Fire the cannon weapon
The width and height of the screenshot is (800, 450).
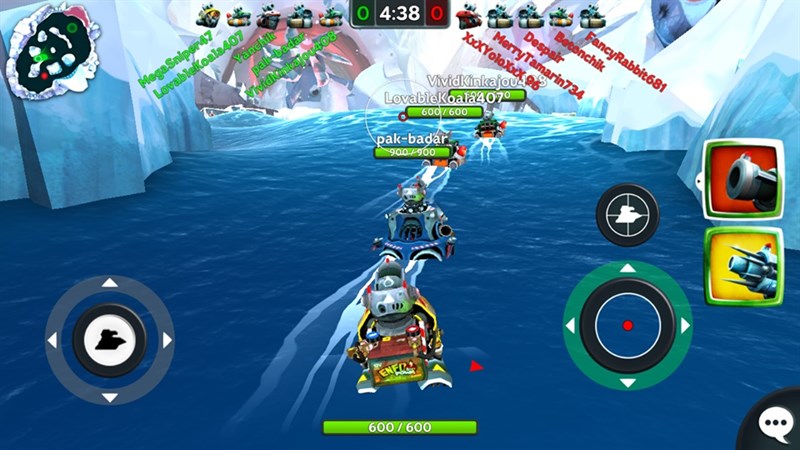(x=742, y=179)
